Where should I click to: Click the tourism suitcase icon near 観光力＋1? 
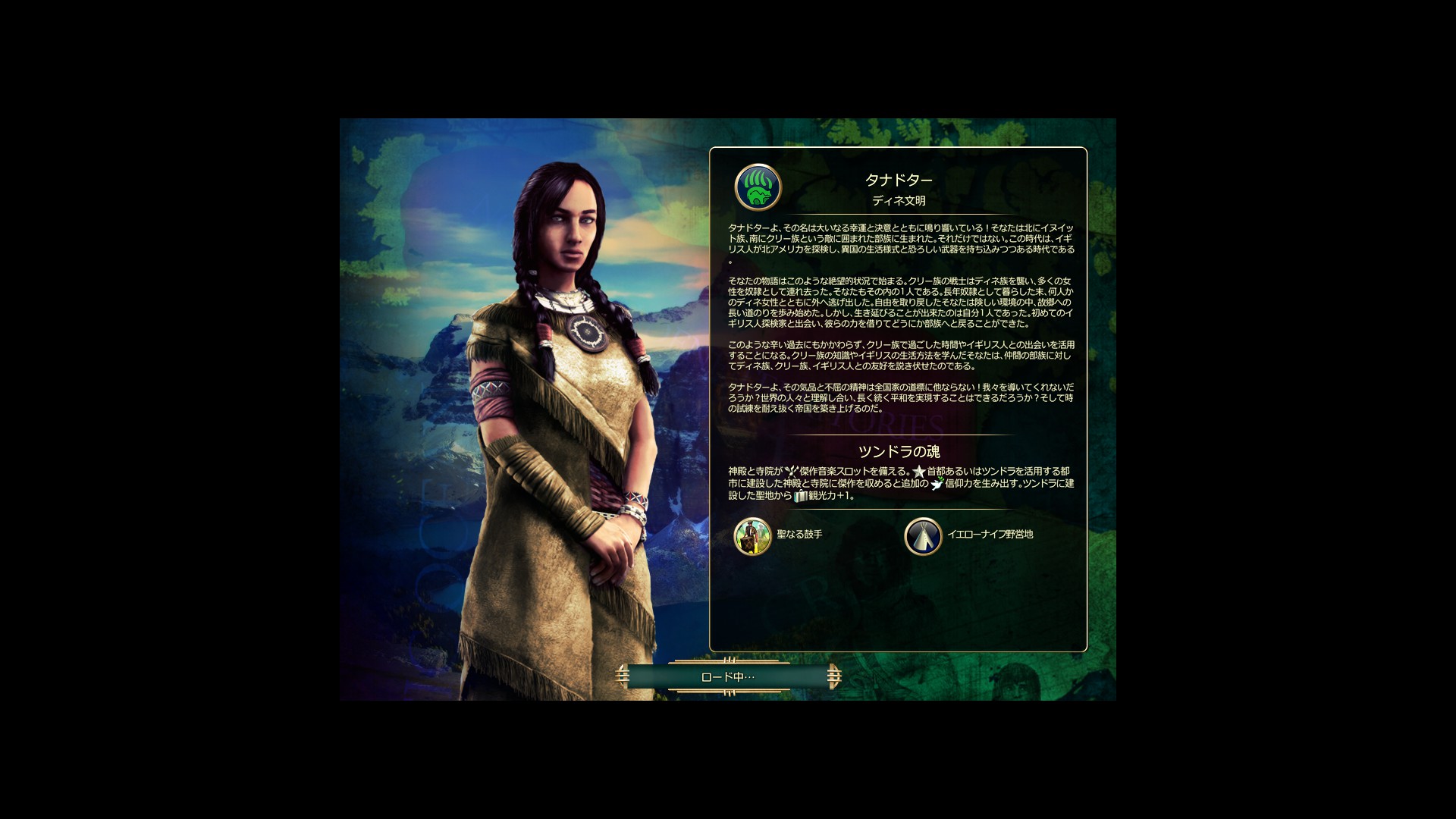801,495
